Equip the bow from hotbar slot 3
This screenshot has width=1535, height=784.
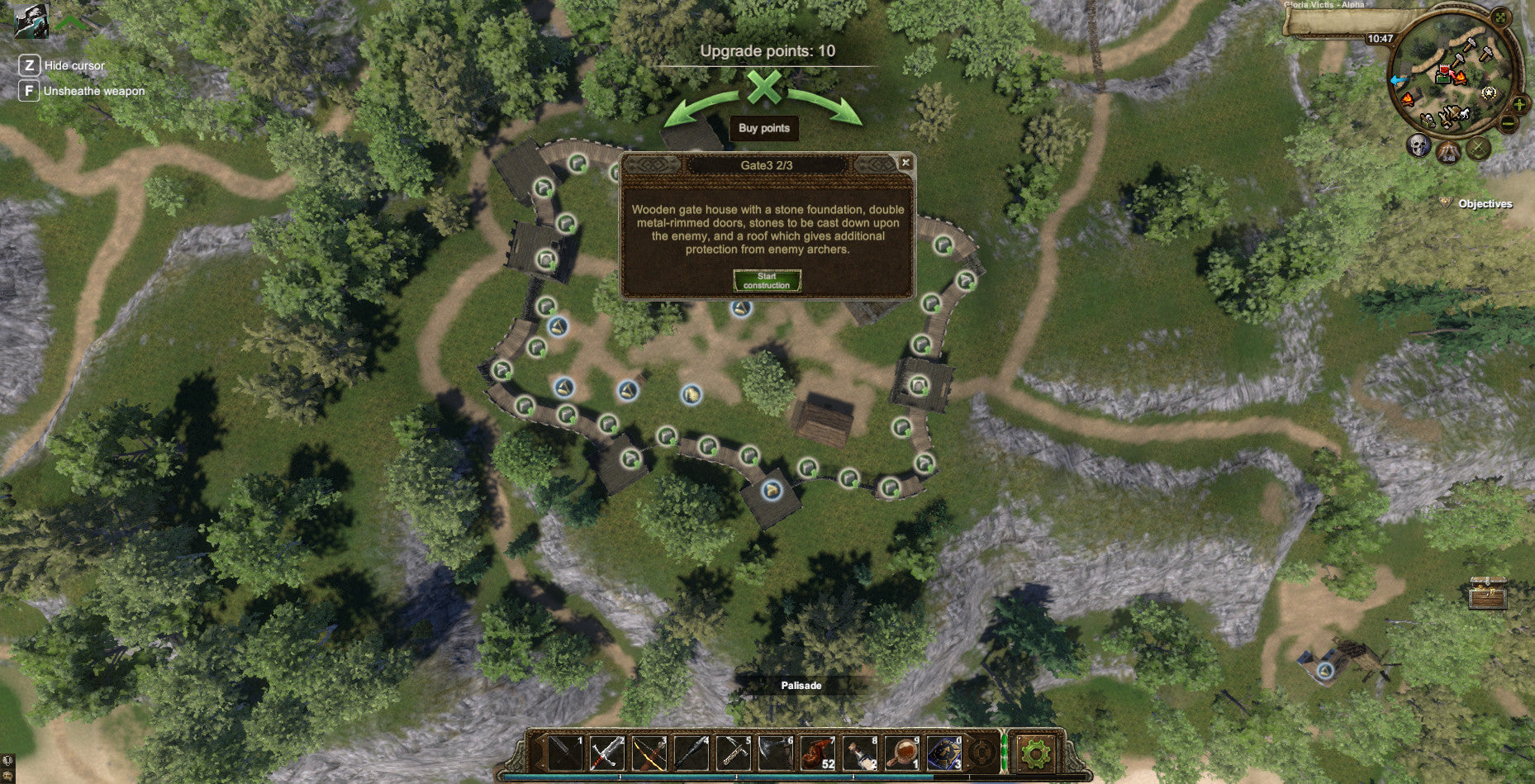[x=649, y=753]
